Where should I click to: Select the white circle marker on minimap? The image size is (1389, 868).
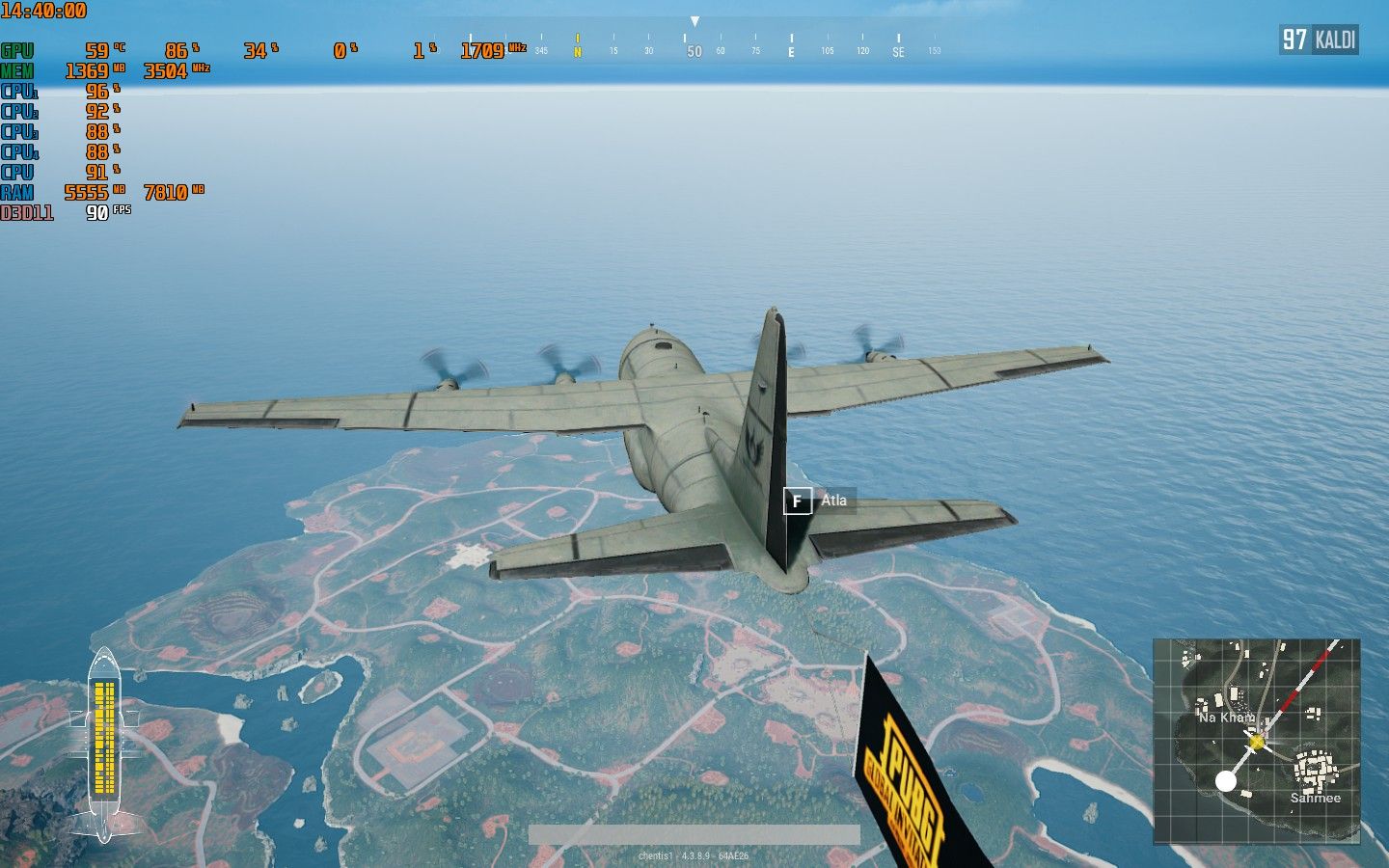coord(1225,781)
